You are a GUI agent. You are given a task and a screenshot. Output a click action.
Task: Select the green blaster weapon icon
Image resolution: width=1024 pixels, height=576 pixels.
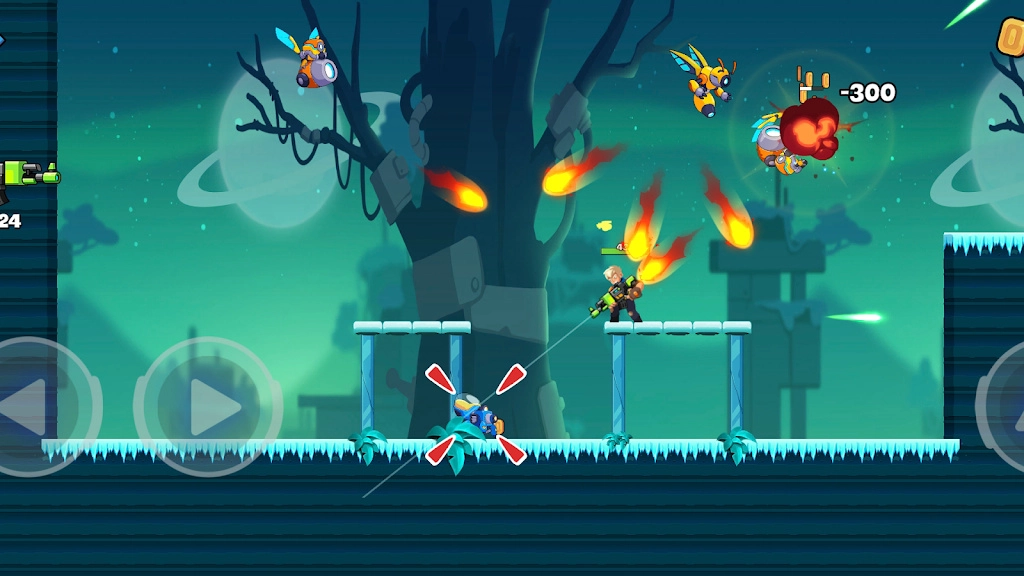28,177
